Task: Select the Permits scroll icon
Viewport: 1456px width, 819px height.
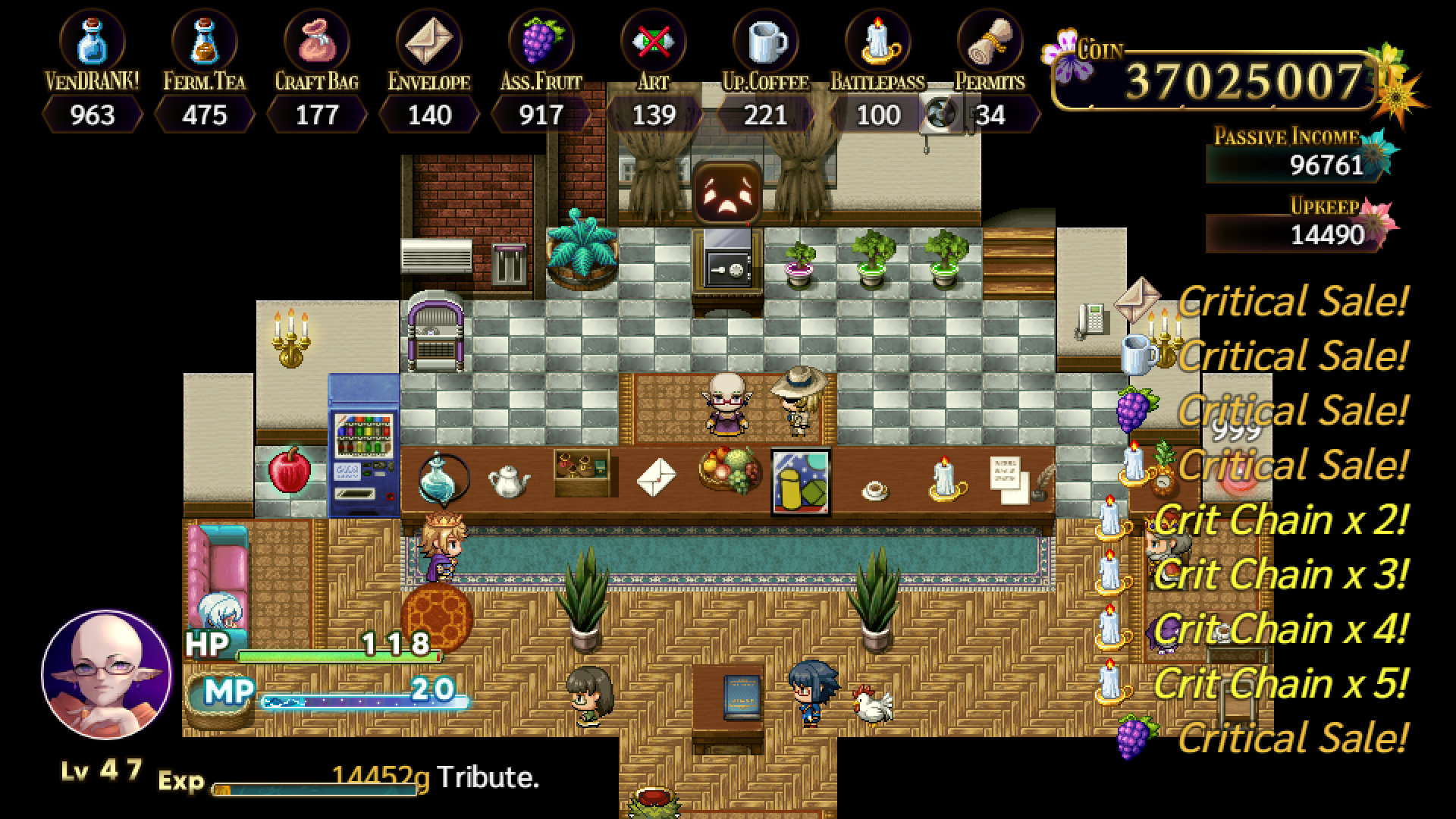Action: click(990, 38)
